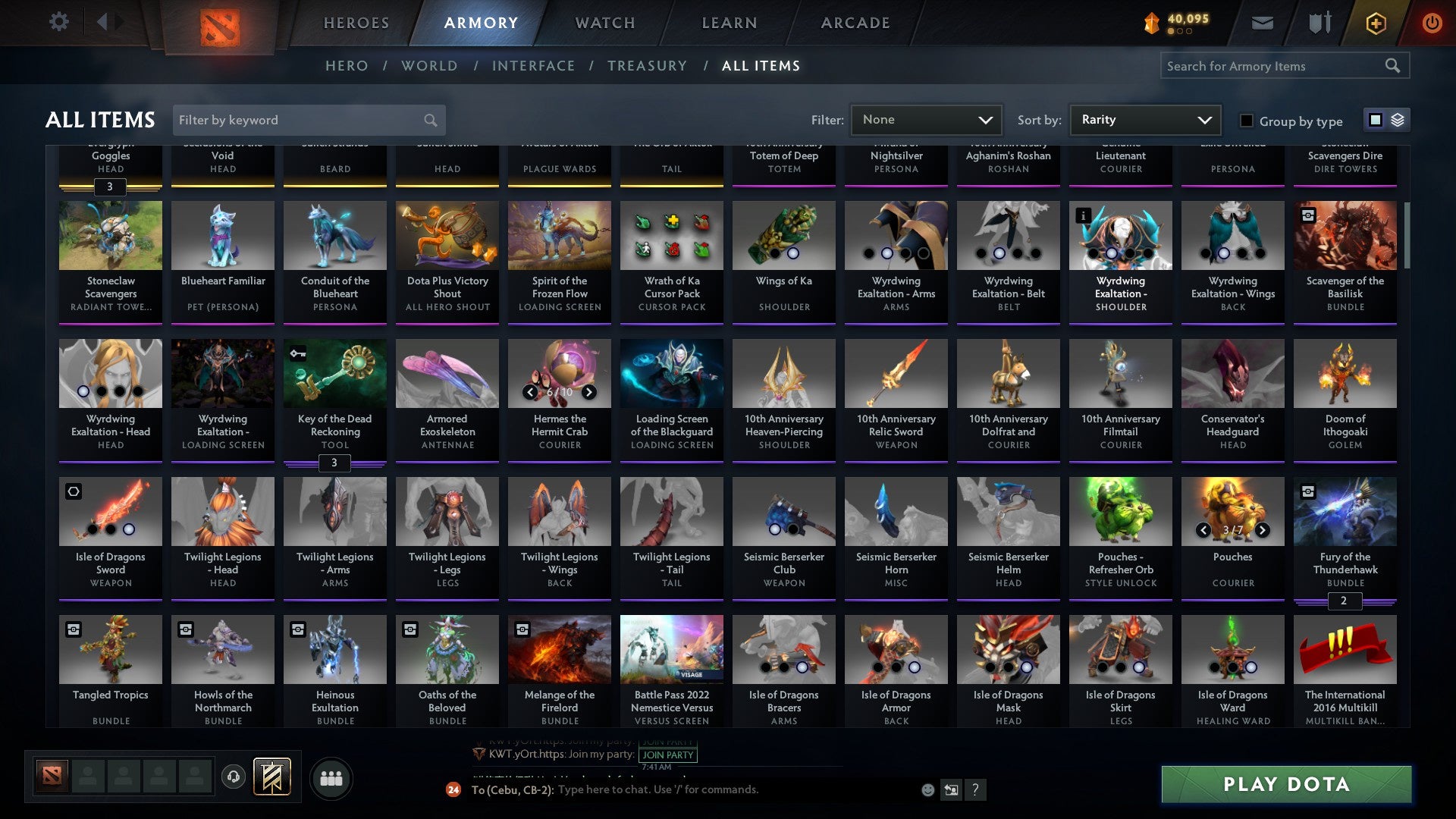Click the next arrow on Hermes the Hermit Crab
This screenshot has width=1456, height=819.
tap(590, 392)
